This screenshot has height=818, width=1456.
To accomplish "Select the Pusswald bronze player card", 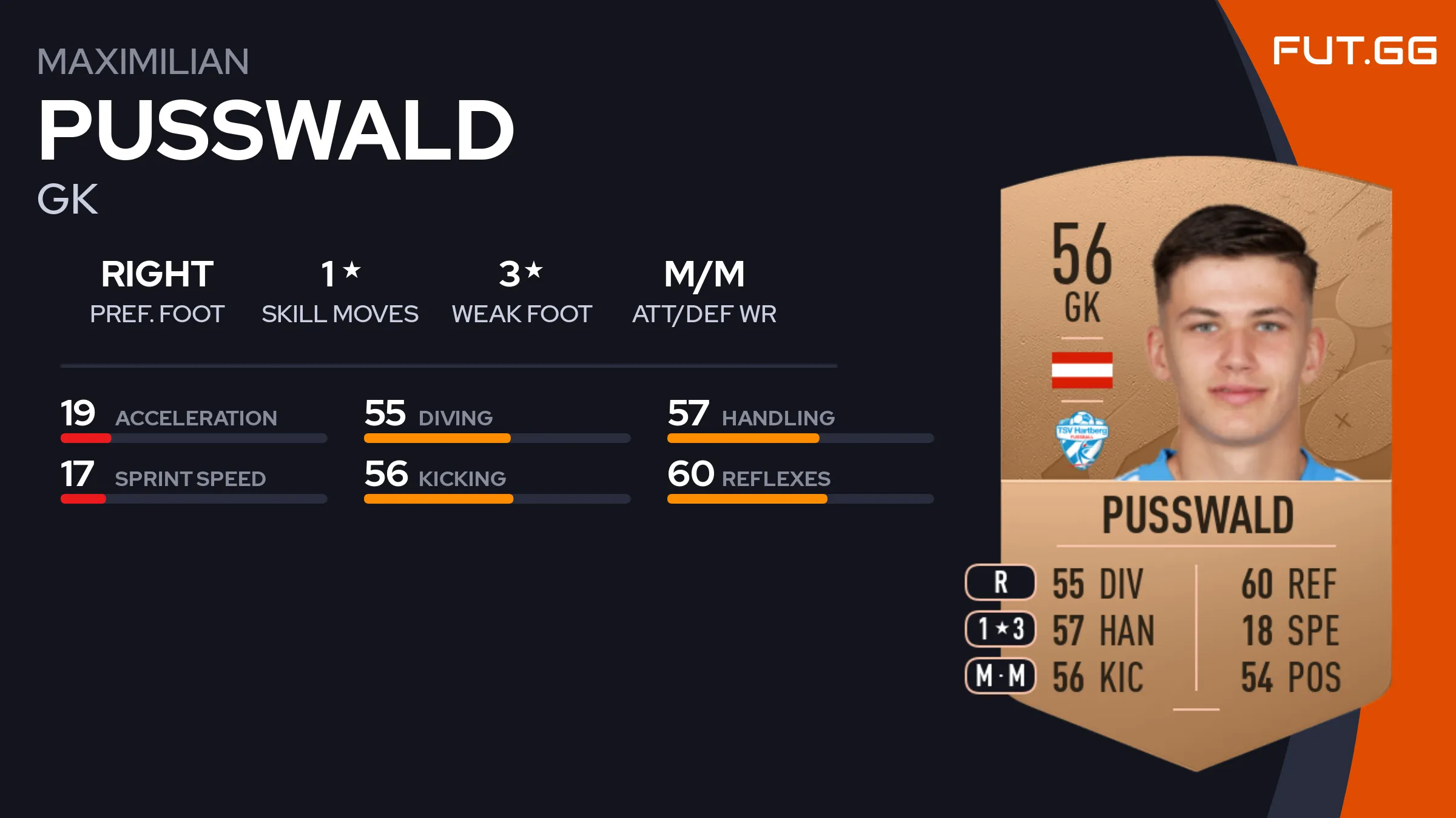I will pyautogui.click(x=1195, y=461).
